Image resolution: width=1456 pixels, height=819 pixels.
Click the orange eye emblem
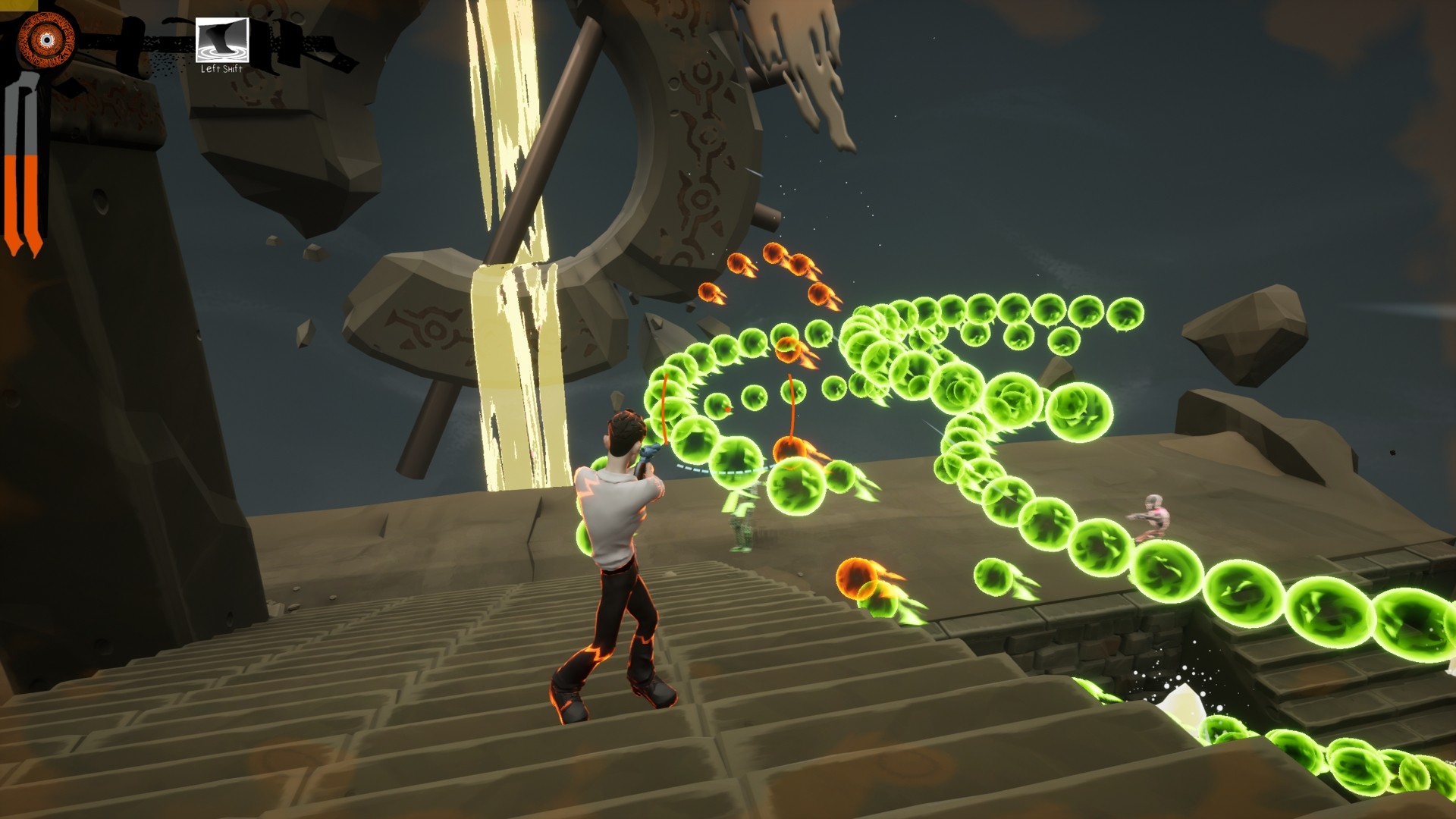pyautogui.click(x=46, y=39)
